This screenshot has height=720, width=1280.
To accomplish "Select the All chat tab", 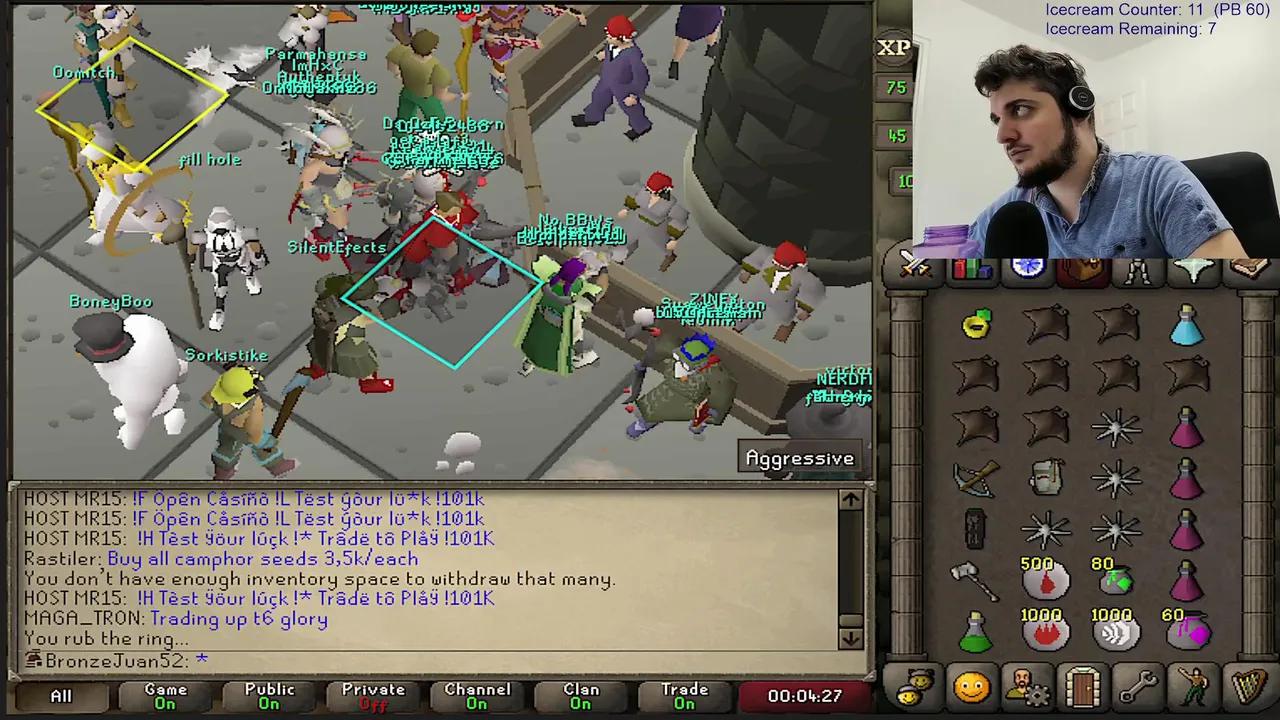I will tap(60, 695).
